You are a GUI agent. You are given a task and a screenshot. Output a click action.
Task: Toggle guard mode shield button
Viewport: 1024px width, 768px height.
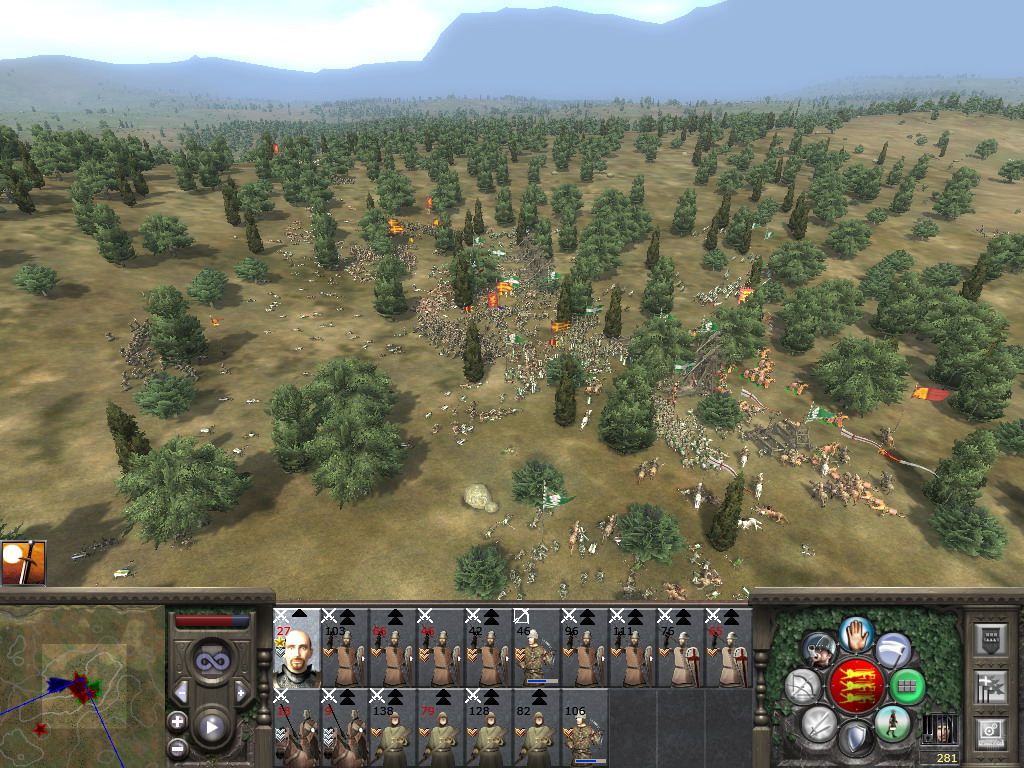coord(855,740)
